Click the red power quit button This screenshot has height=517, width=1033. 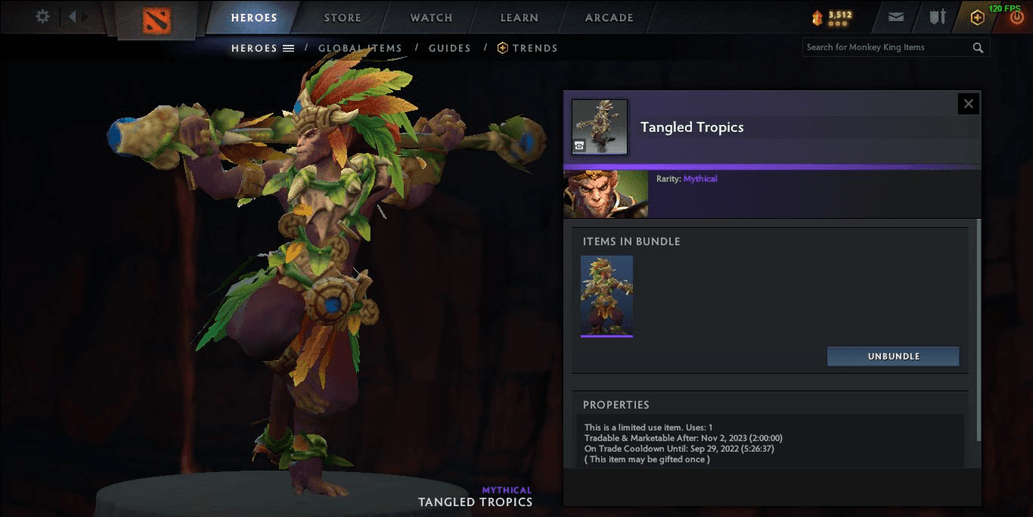pos(1014,19)
